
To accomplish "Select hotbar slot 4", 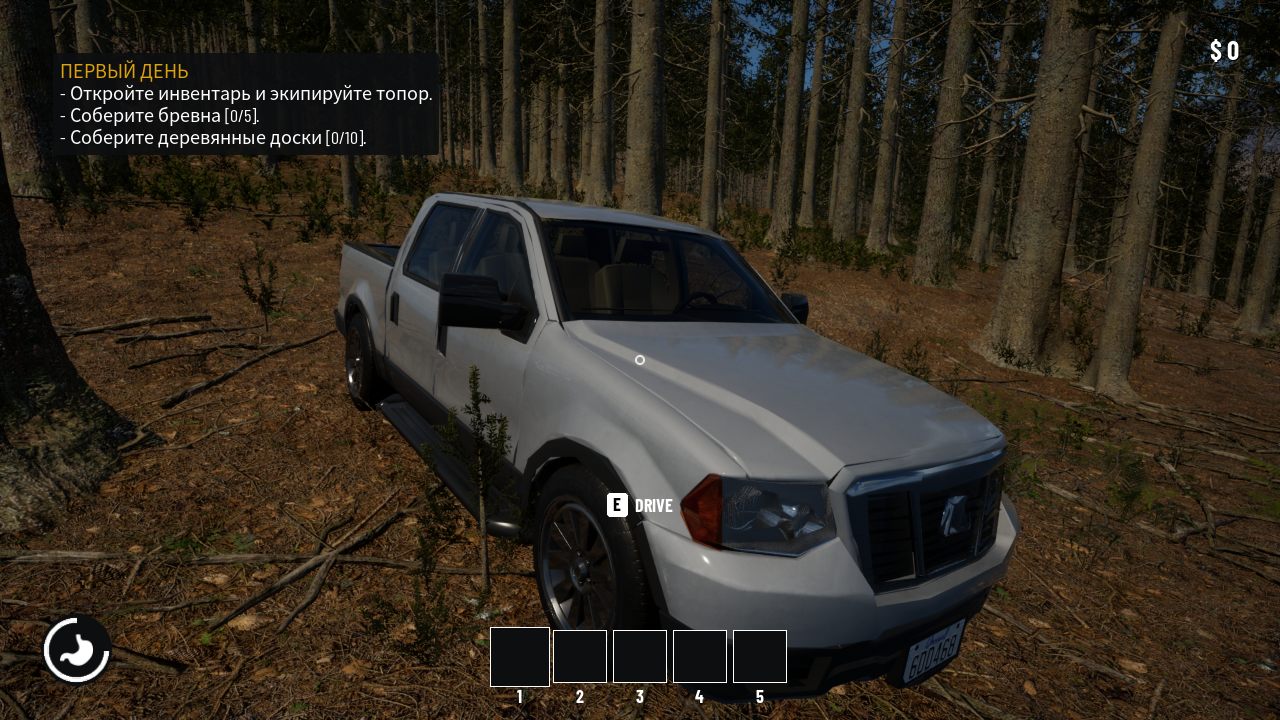I will 700,656.
